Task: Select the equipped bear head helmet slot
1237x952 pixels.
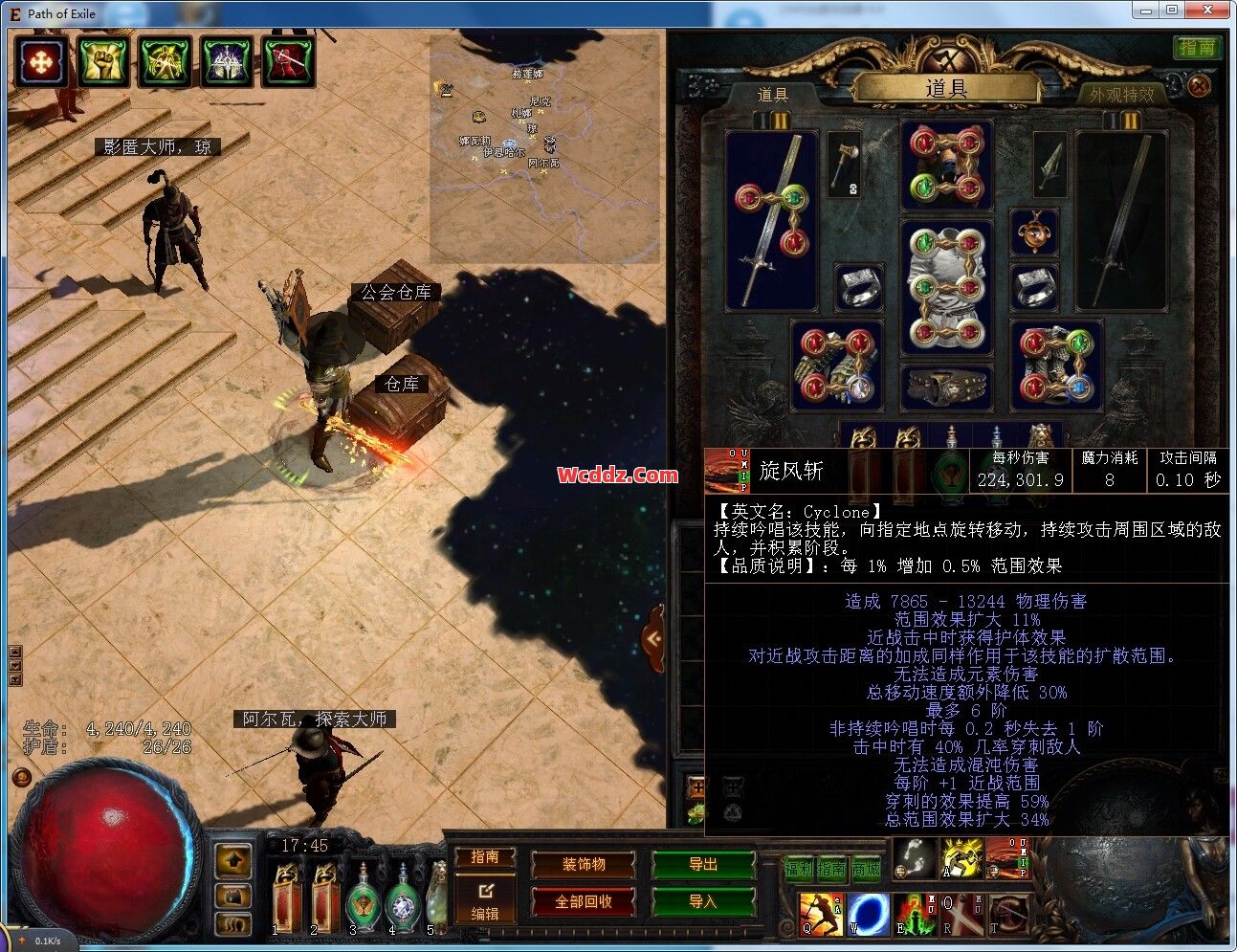Action: (x=946, y=165)
